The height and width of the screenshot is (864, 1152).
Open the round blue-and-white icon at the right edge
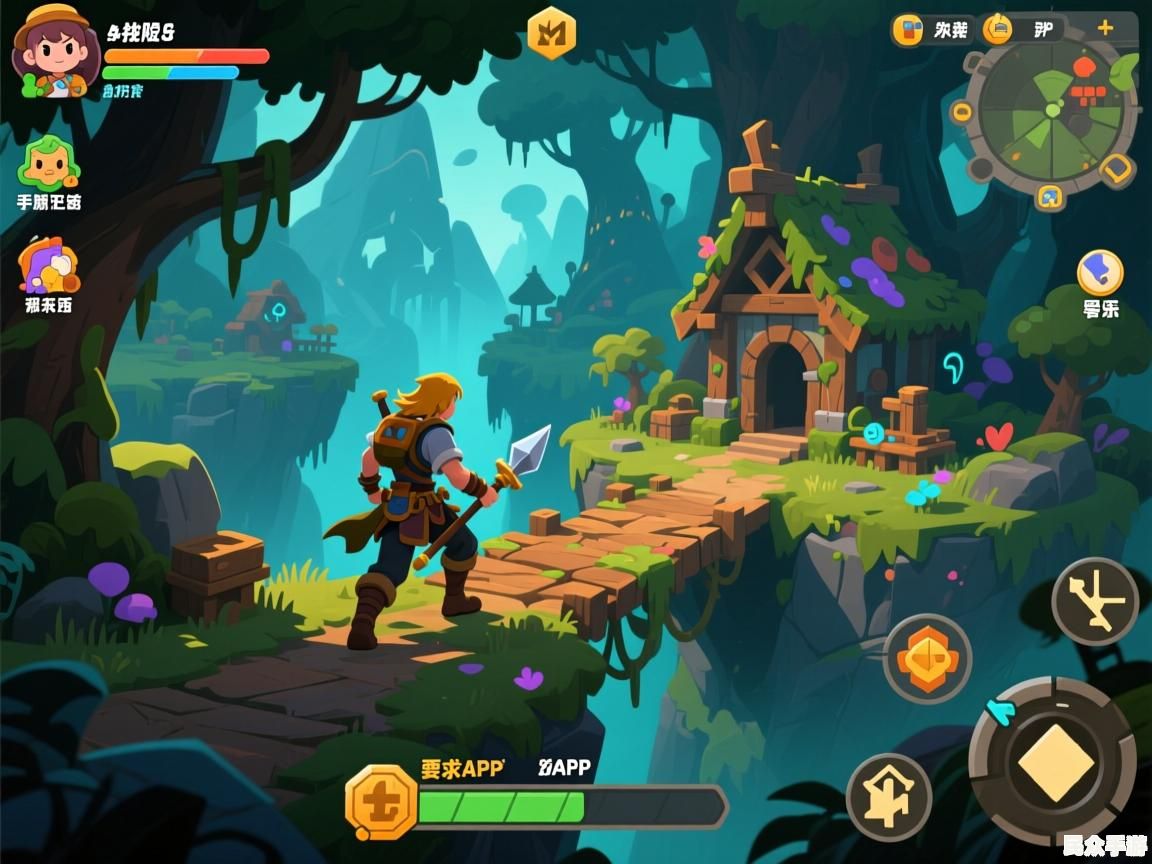click(x=1100, y=273)
